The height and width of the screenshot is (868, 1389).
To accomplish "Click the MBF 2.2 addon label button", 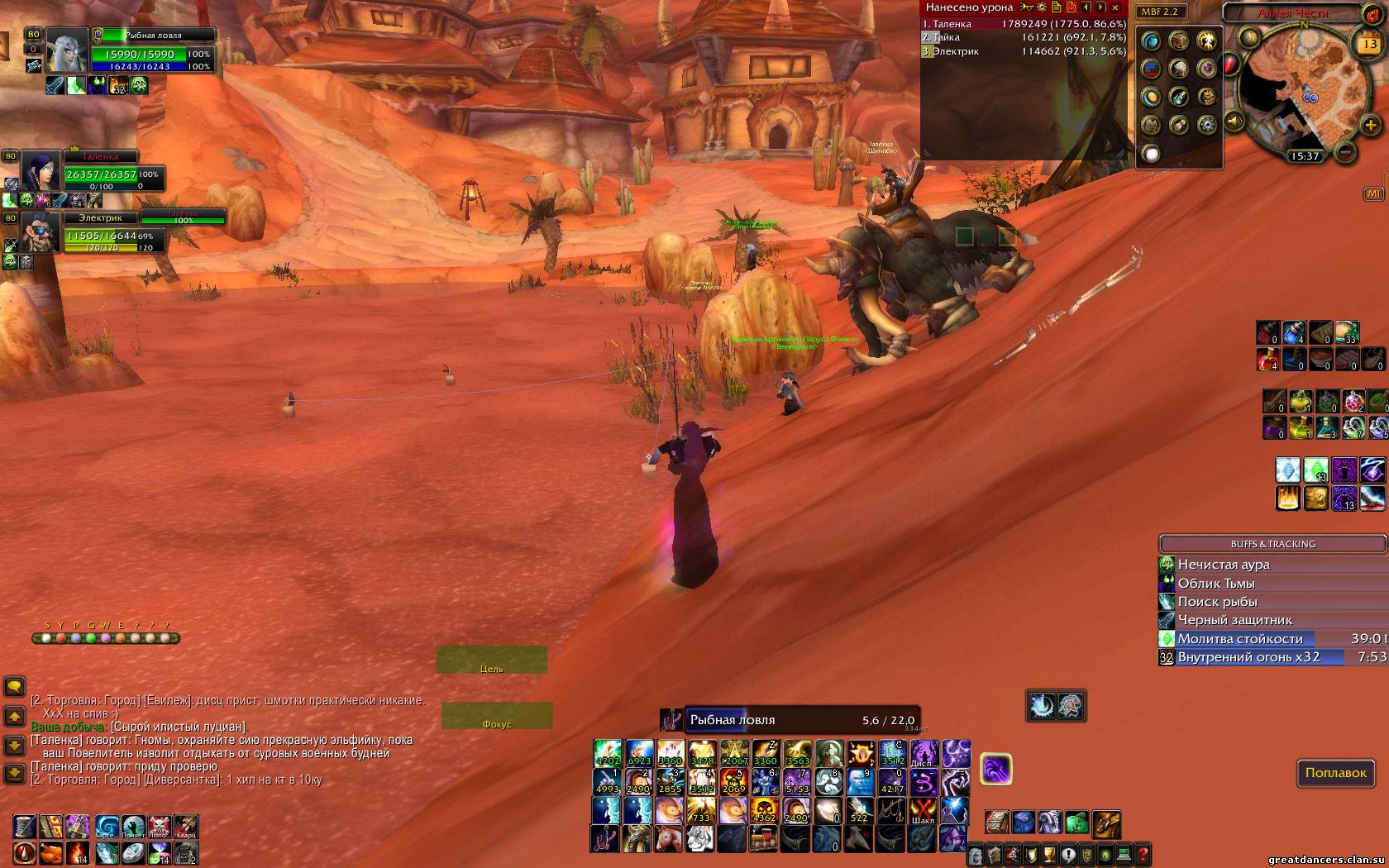I will coord(1162,12).
